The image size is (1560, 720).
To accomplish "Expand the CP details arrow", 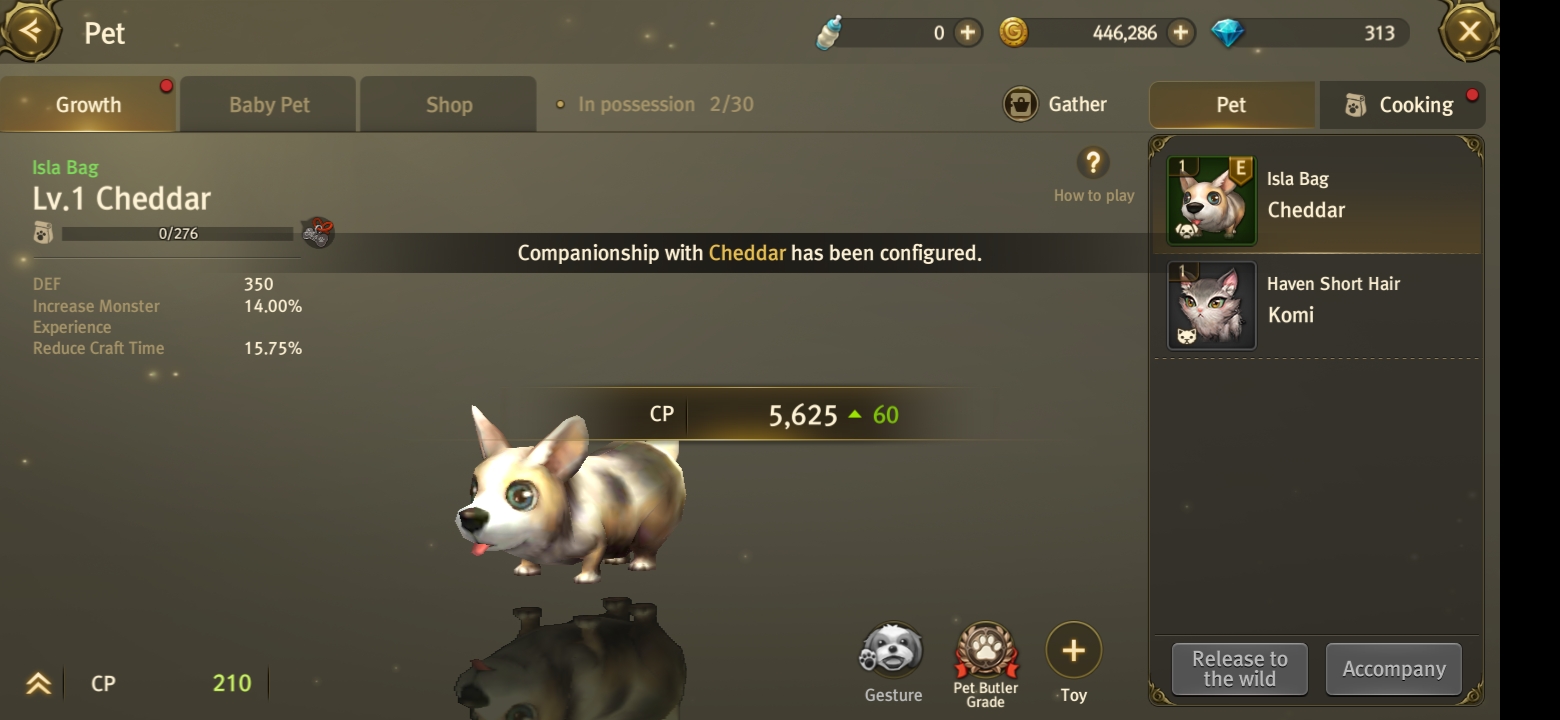I will point(38,684).
